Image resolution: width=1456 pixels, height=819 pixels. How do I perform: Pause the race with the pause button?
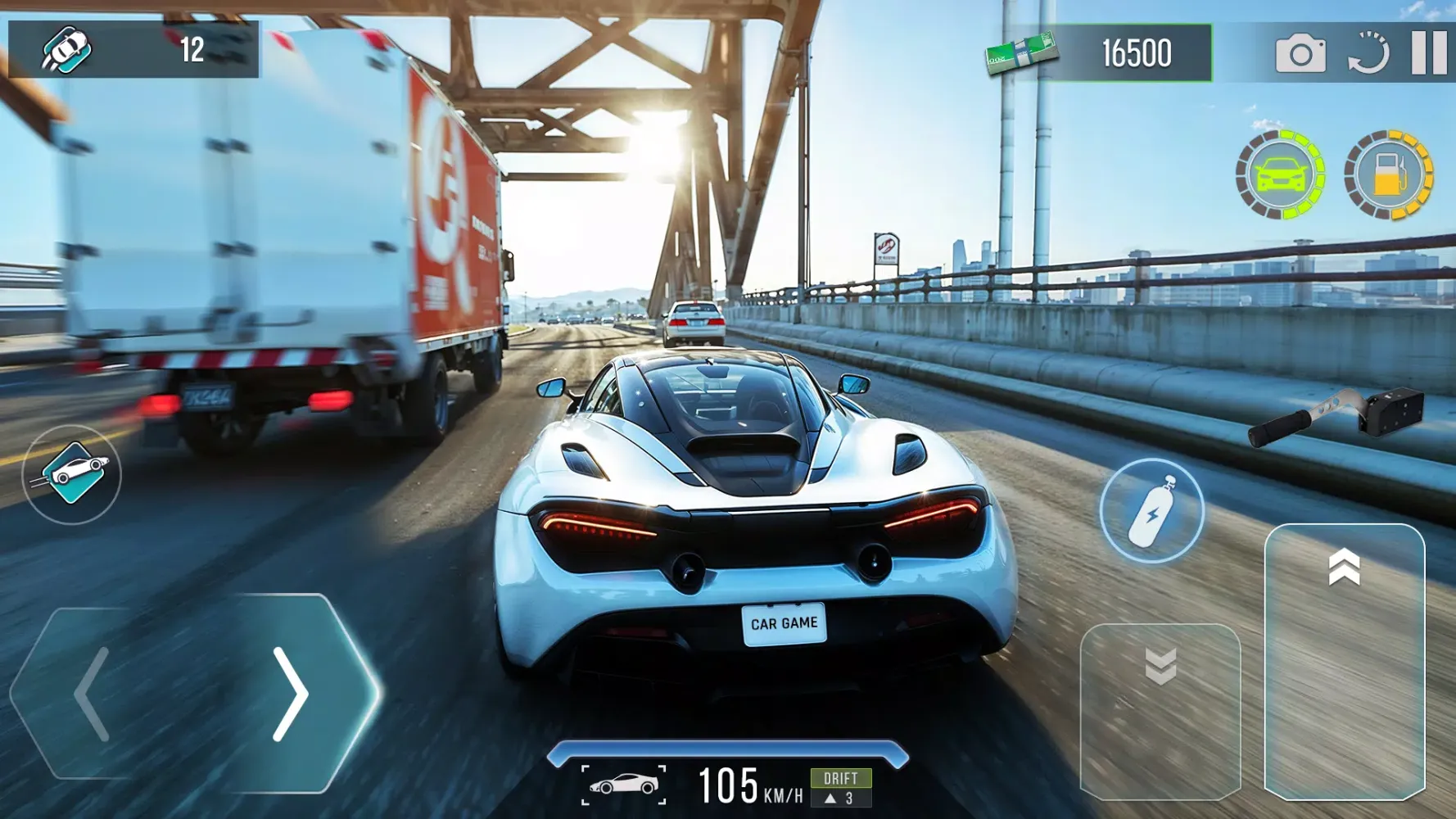(x=1429, y=53)
